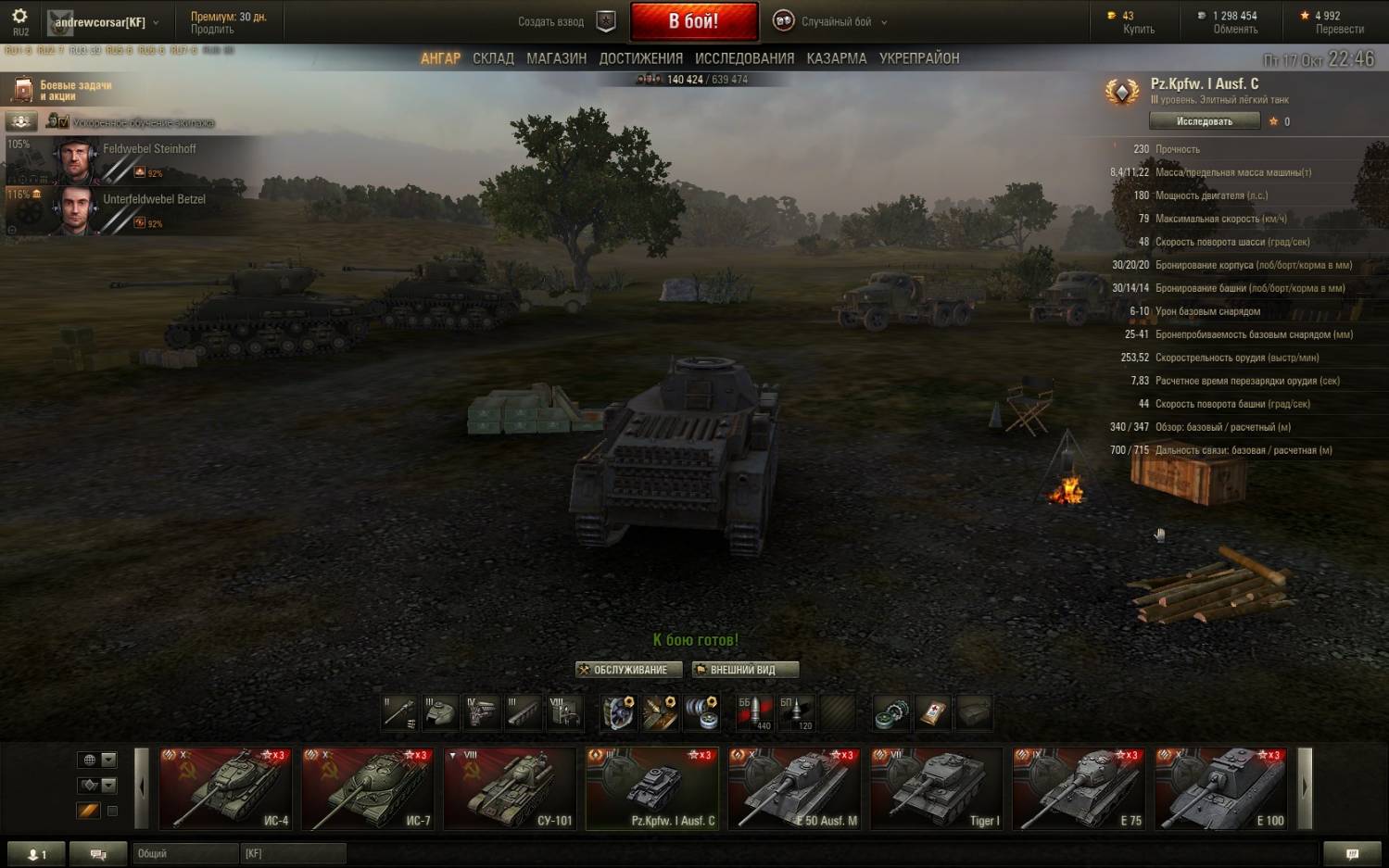Screen dimensions: 1389x868
Task: Open the КАЗАРМА barracks tab
Action: click(836, 58)
